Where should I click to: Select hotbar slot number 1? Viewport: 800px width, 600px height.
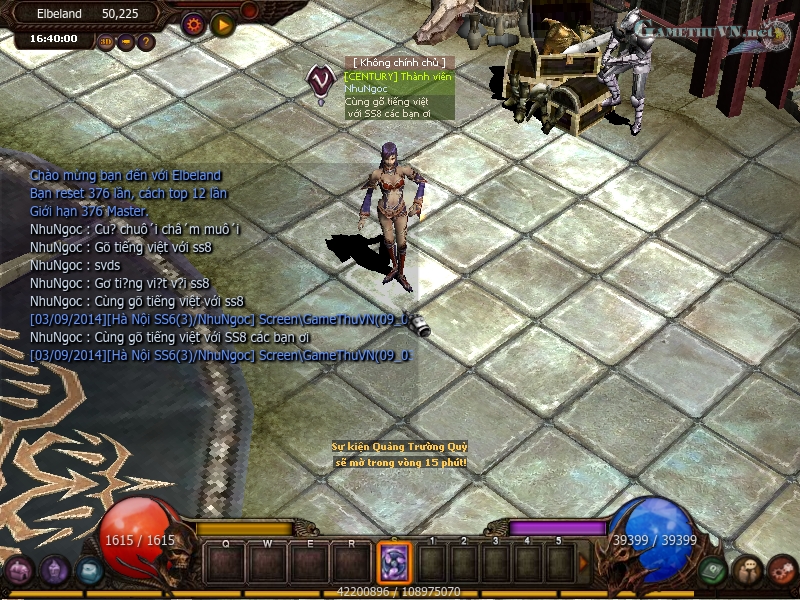pyautogui.click(x=431, y=563)
